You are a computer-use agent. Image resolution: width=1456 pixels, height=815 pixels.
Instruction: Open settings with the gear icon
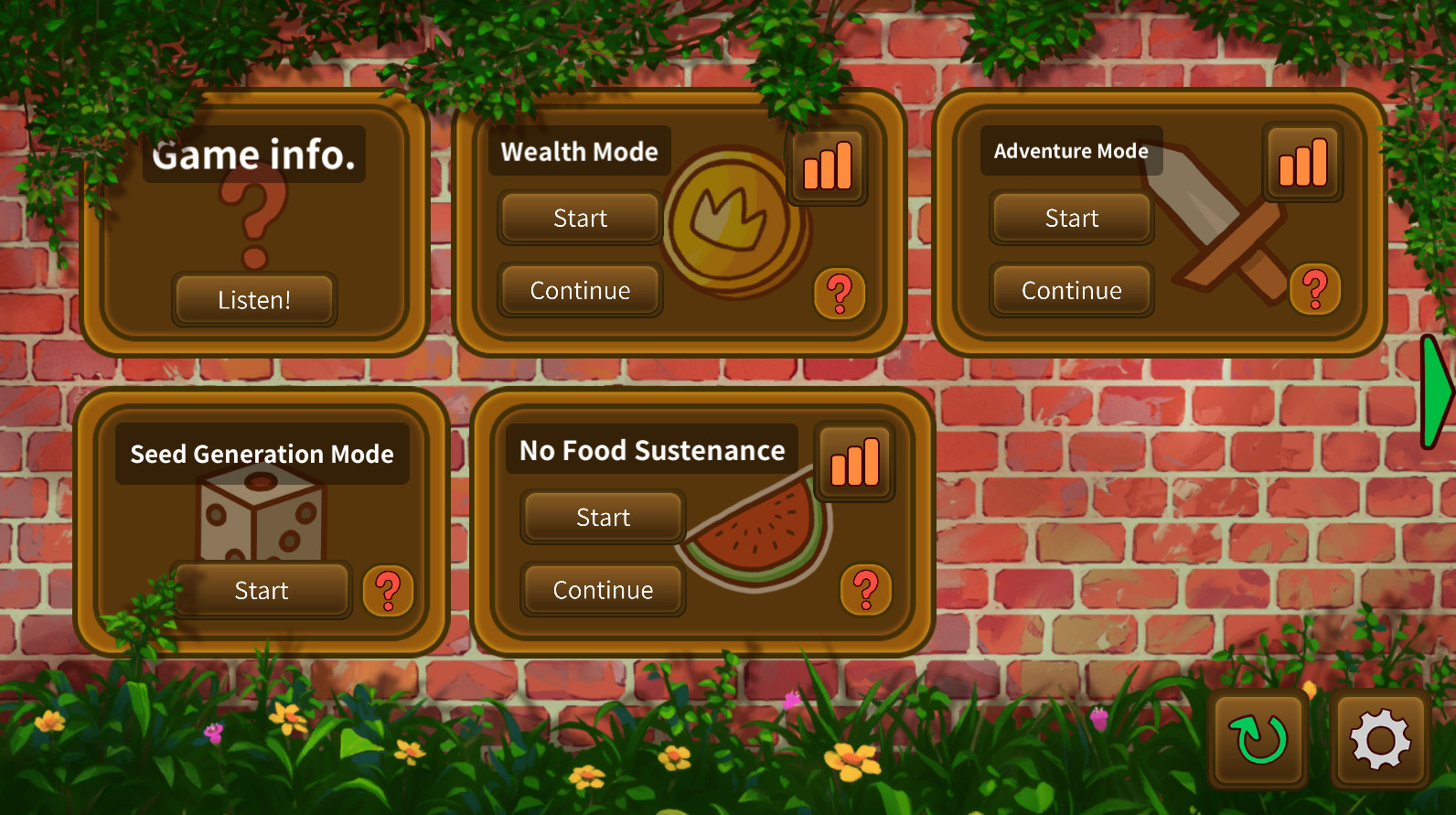1380,739
